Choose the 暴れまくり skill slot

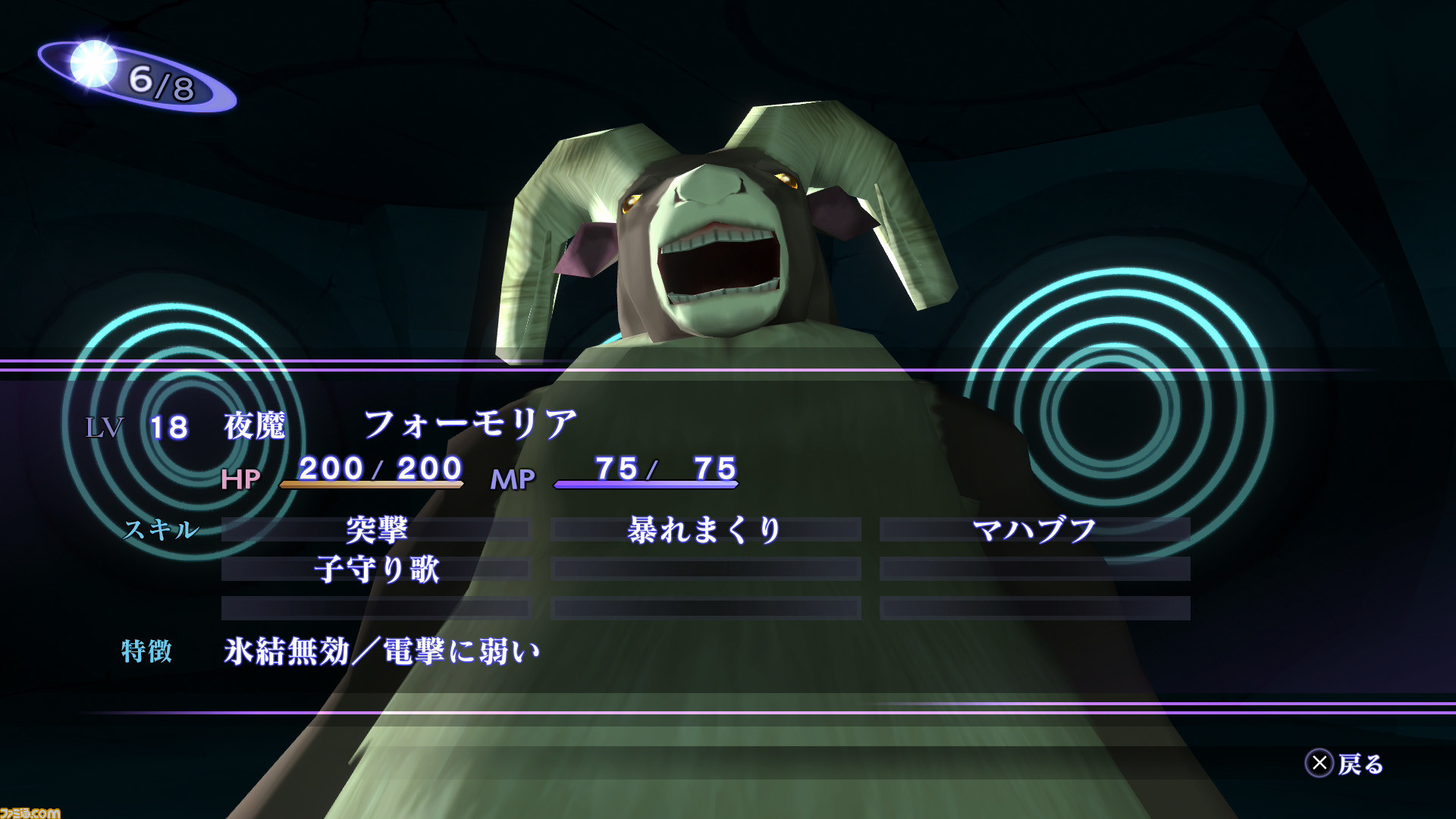click(x=705, y=529)
